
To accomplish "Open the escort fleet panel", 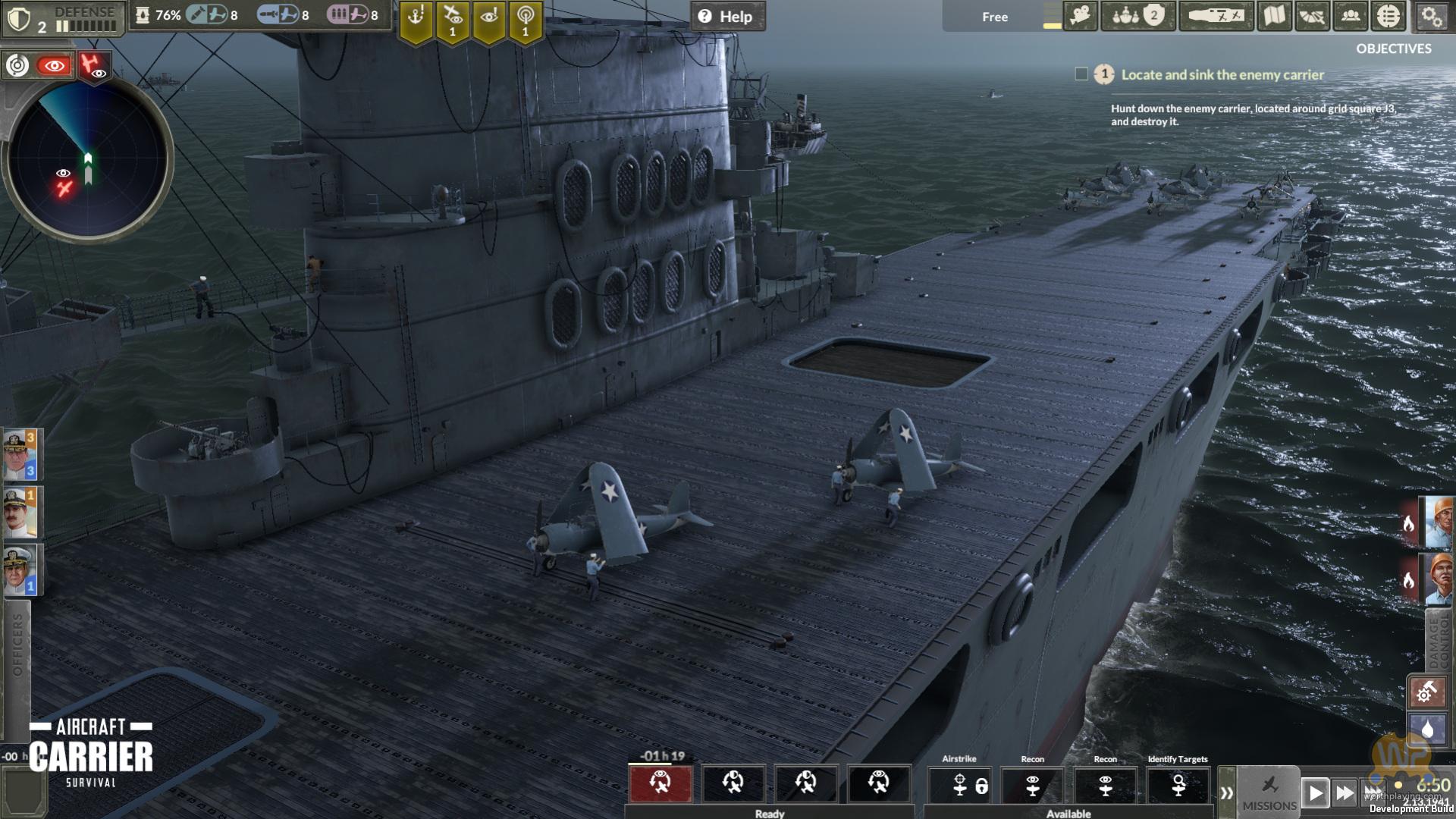I will 1138,16.
